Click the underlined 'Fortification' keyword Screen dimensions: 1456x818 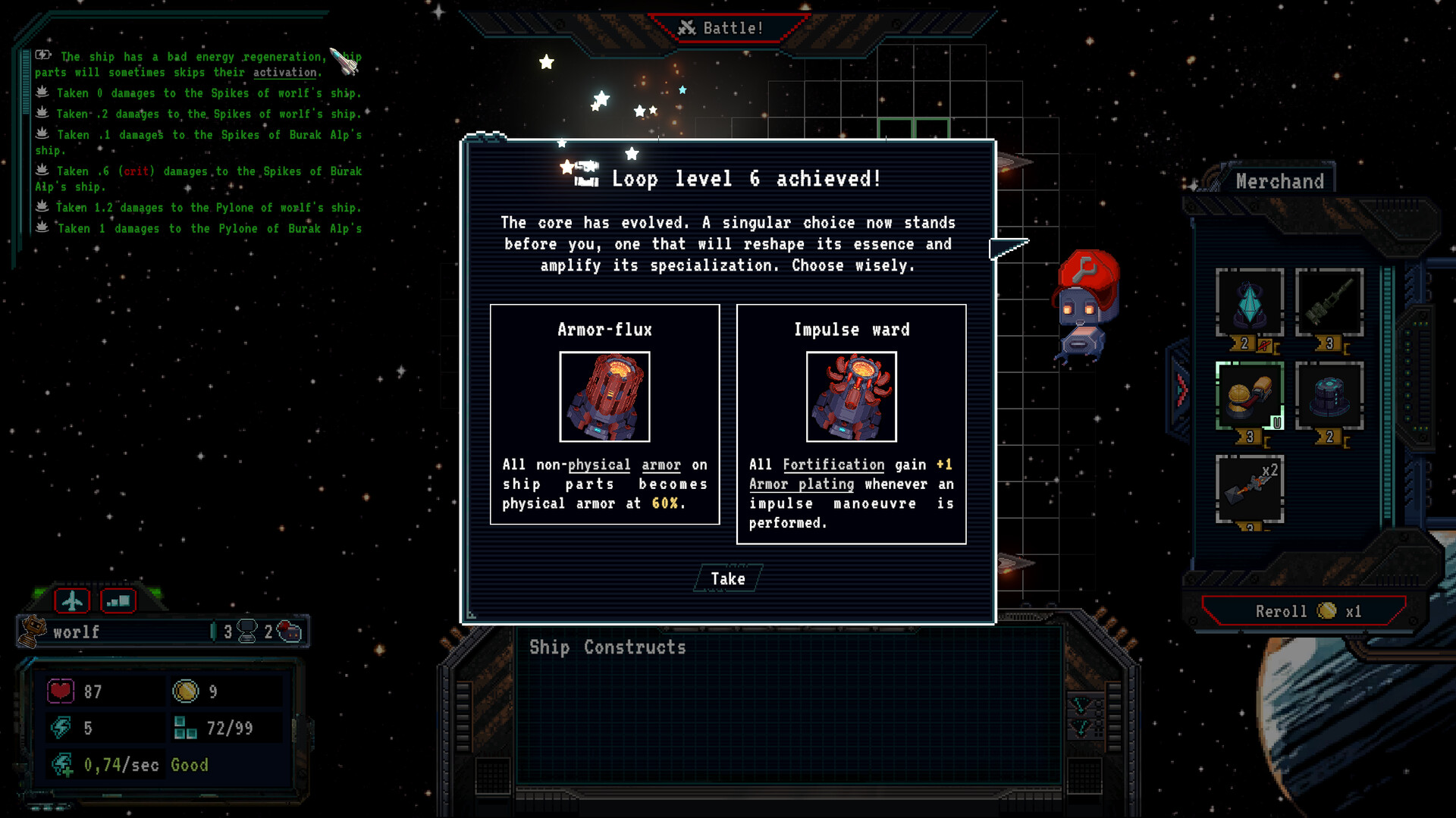(833, 465)
